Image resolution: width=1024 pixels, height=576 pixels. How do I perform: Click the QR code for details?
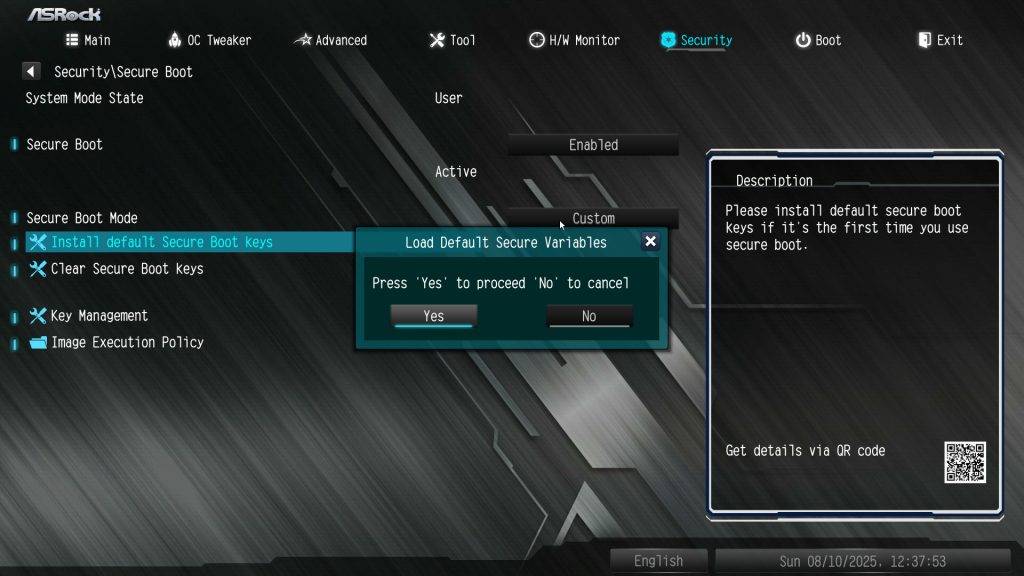point(964,461)
